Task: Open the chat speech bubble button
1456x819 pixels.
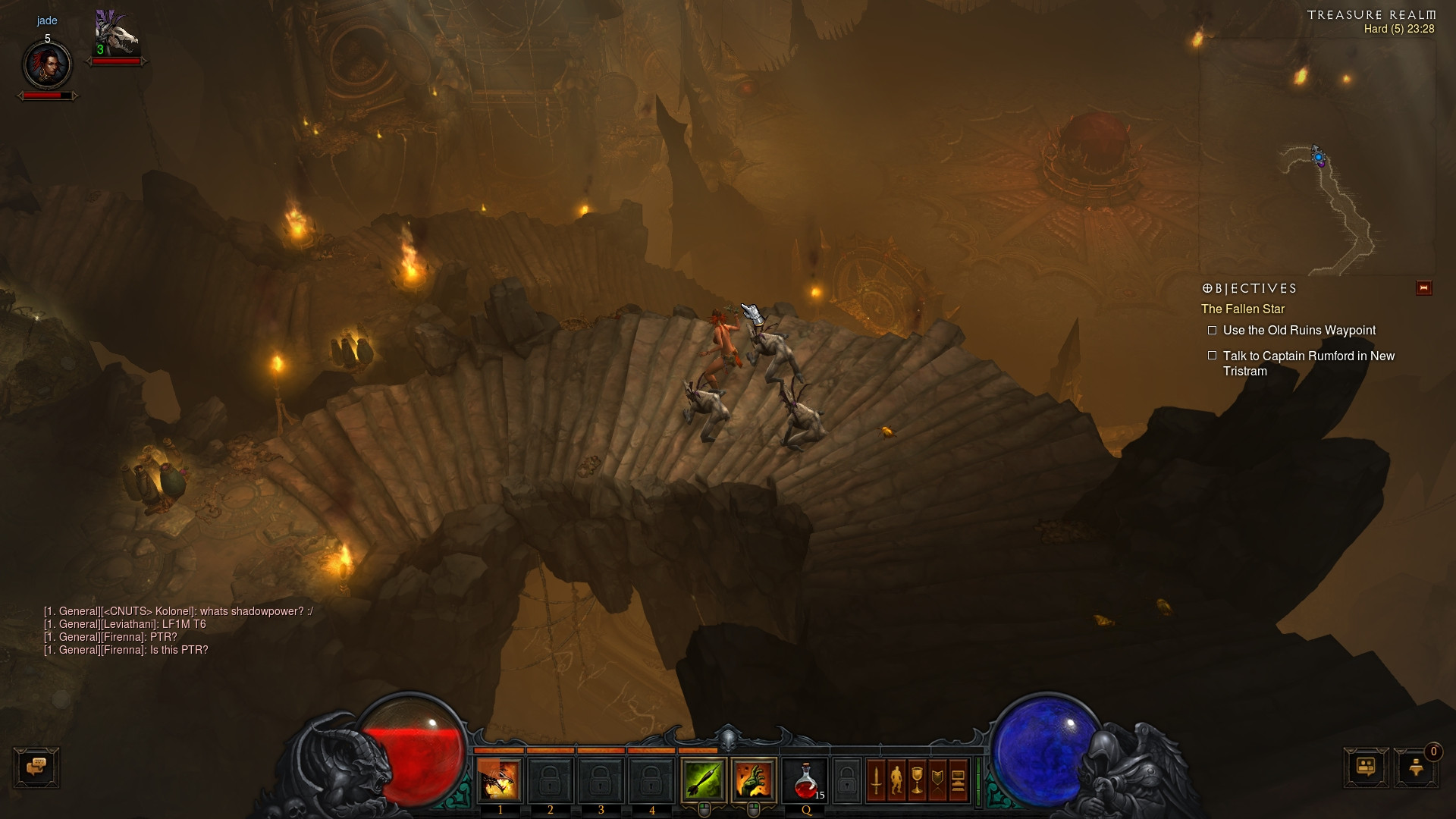Action: tap(36, 767)
